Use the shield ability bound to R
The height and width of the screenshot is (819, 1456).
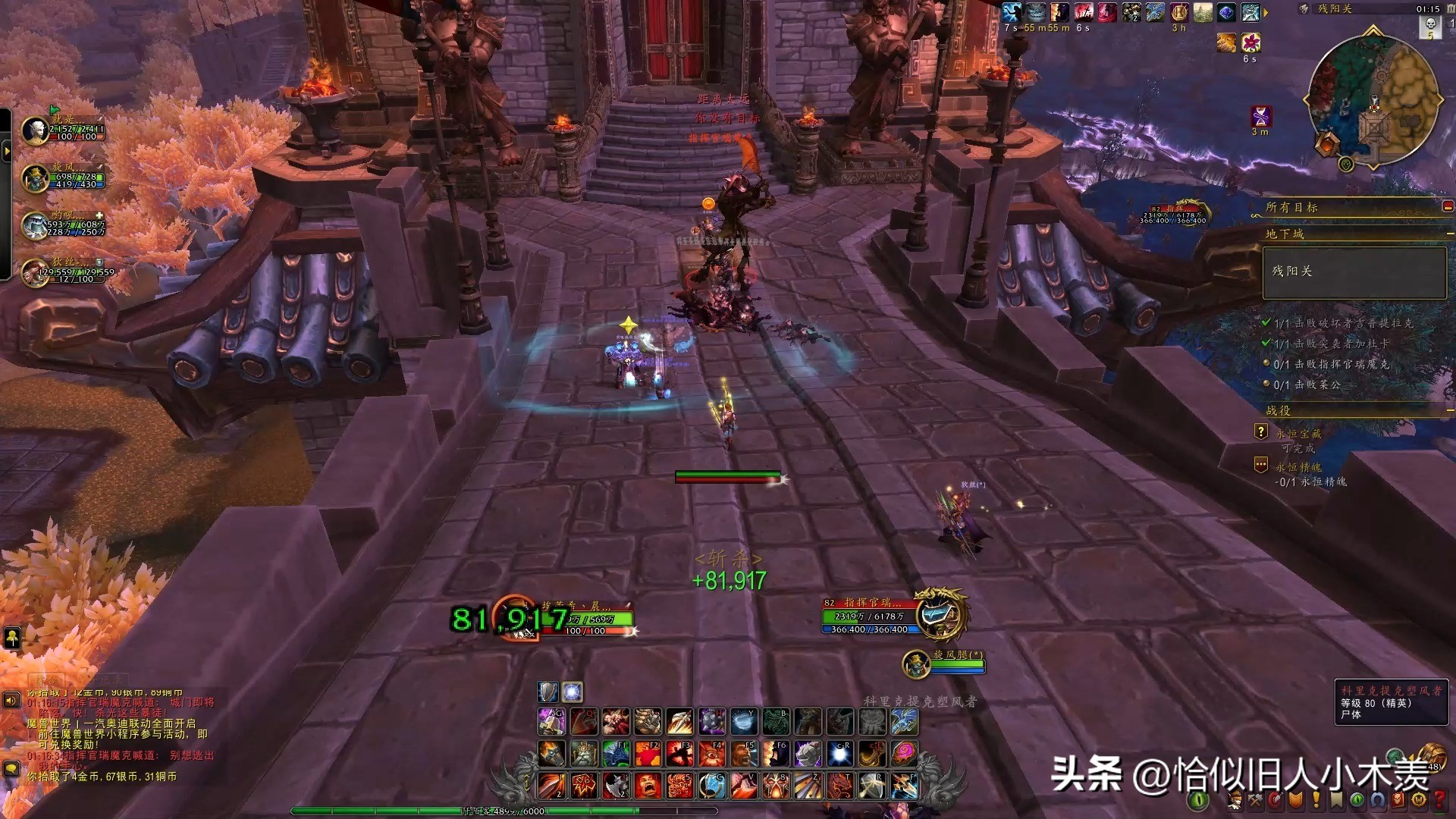click(x=872, y=786)
